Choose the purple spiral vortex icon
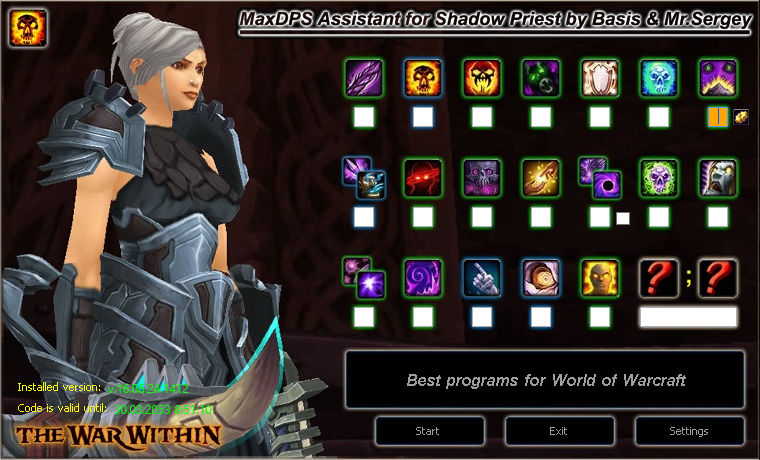The height and width of the screenshot is (460, 760). [423, 277]
